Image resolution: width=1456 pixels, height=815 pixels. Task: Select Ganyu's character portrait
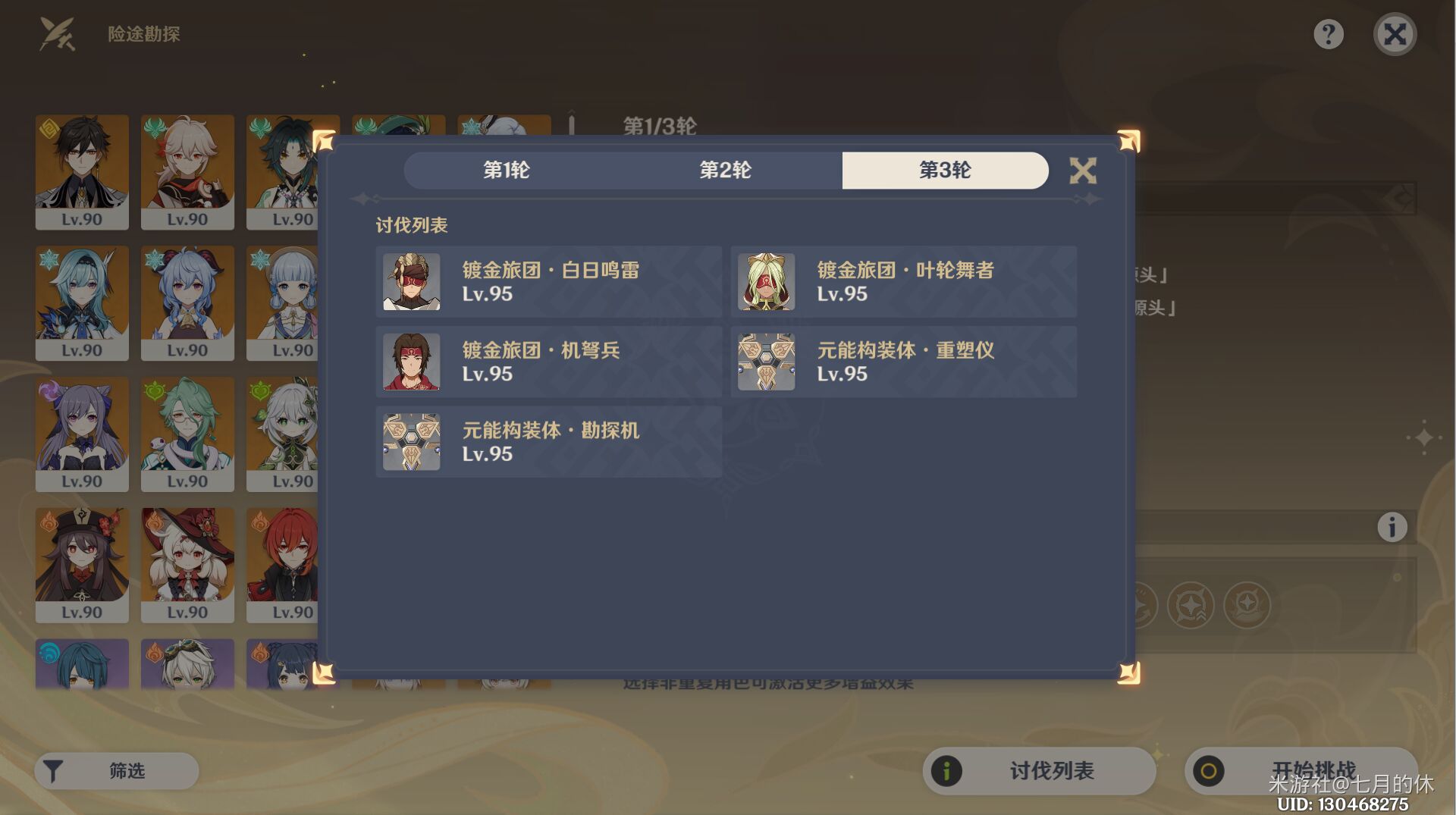[x=187, y=303]
